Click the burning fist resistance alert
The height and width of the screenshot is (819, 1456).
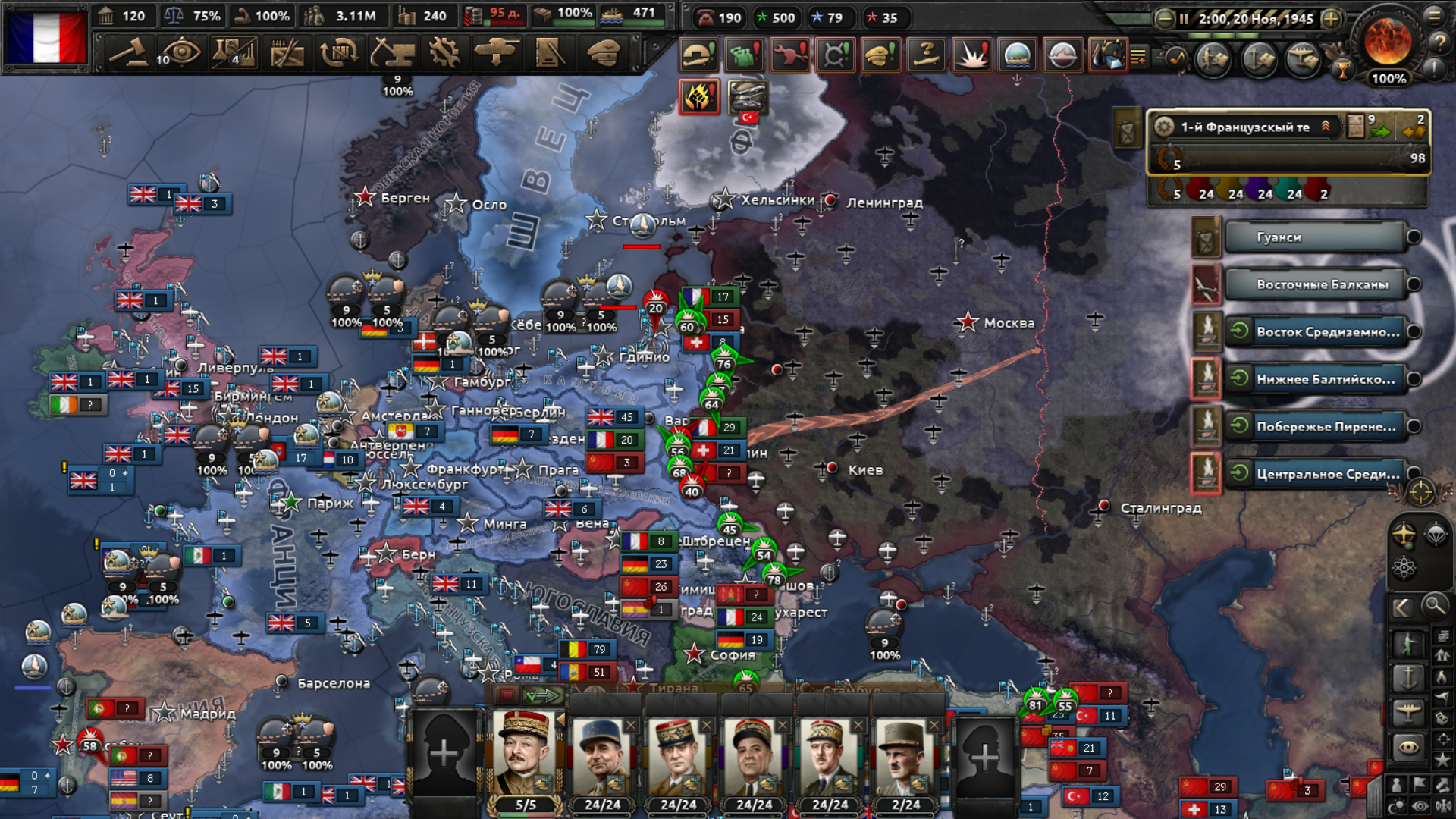pos(698,97)
